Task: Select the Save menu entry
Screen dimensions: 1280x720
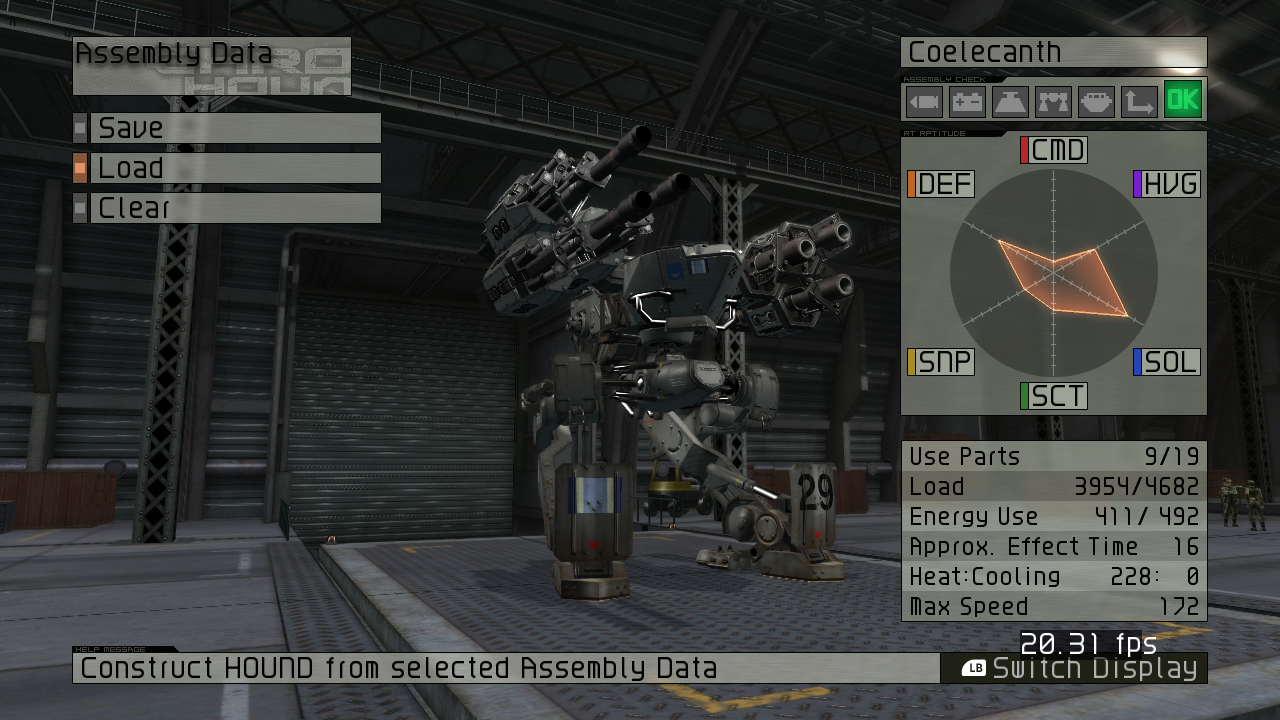Action: tap(235, 128)
